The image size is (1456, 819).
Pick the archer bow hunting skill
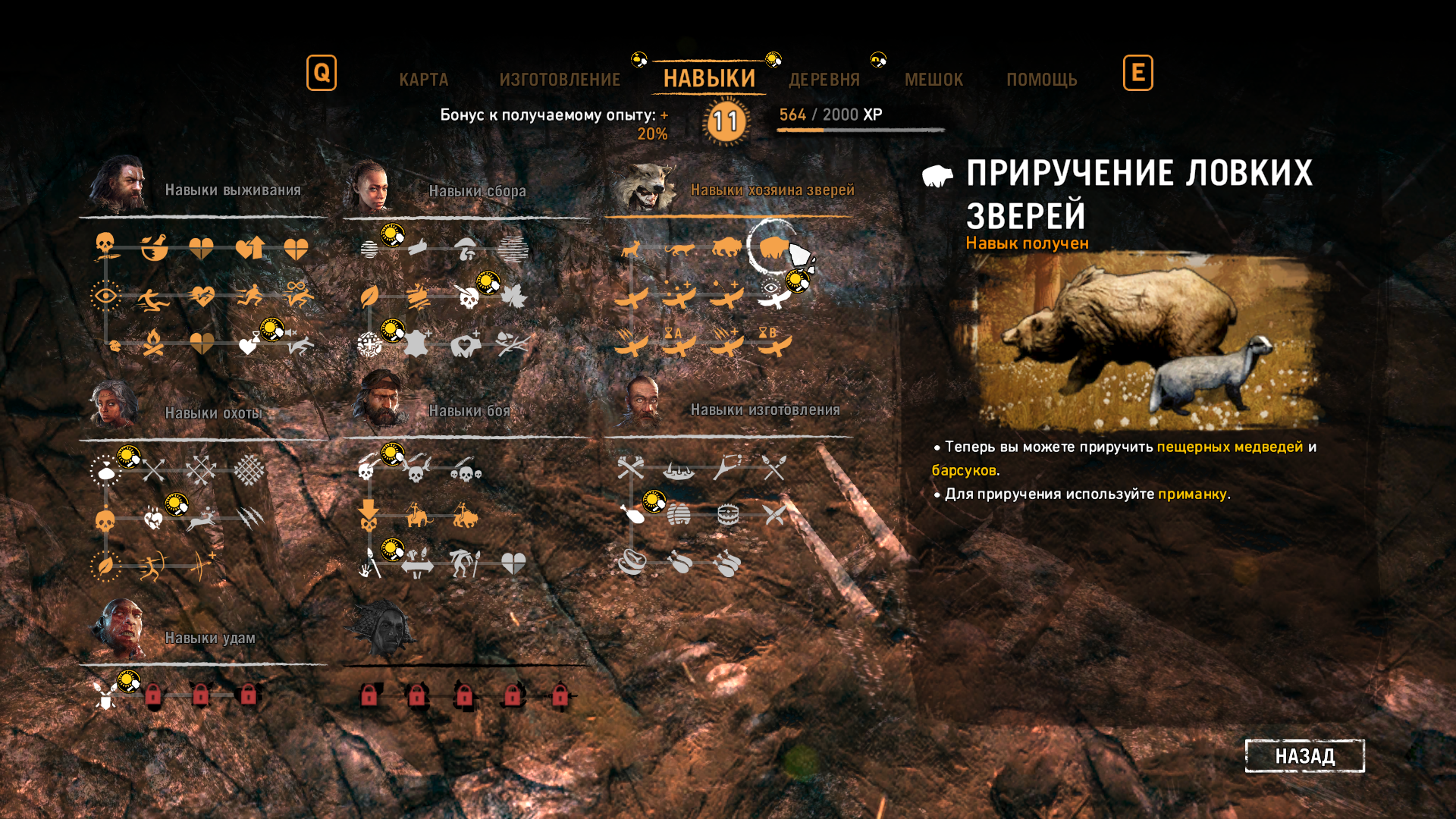(152, 566)
